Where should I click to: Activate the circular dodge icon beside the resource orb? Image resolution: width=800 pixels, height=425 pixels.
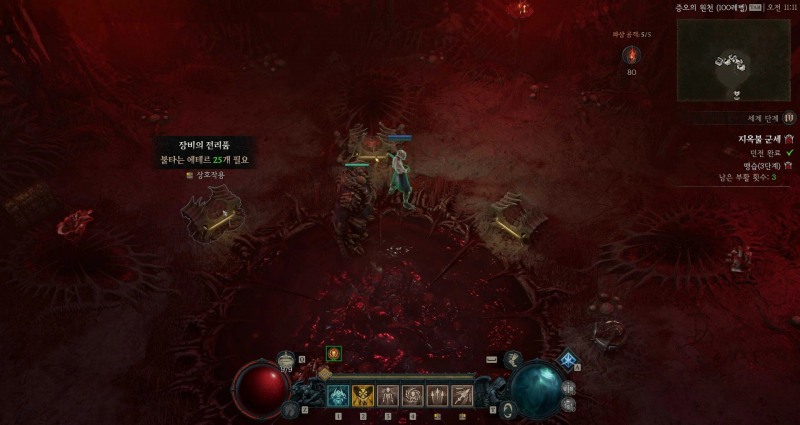[508, 409]
